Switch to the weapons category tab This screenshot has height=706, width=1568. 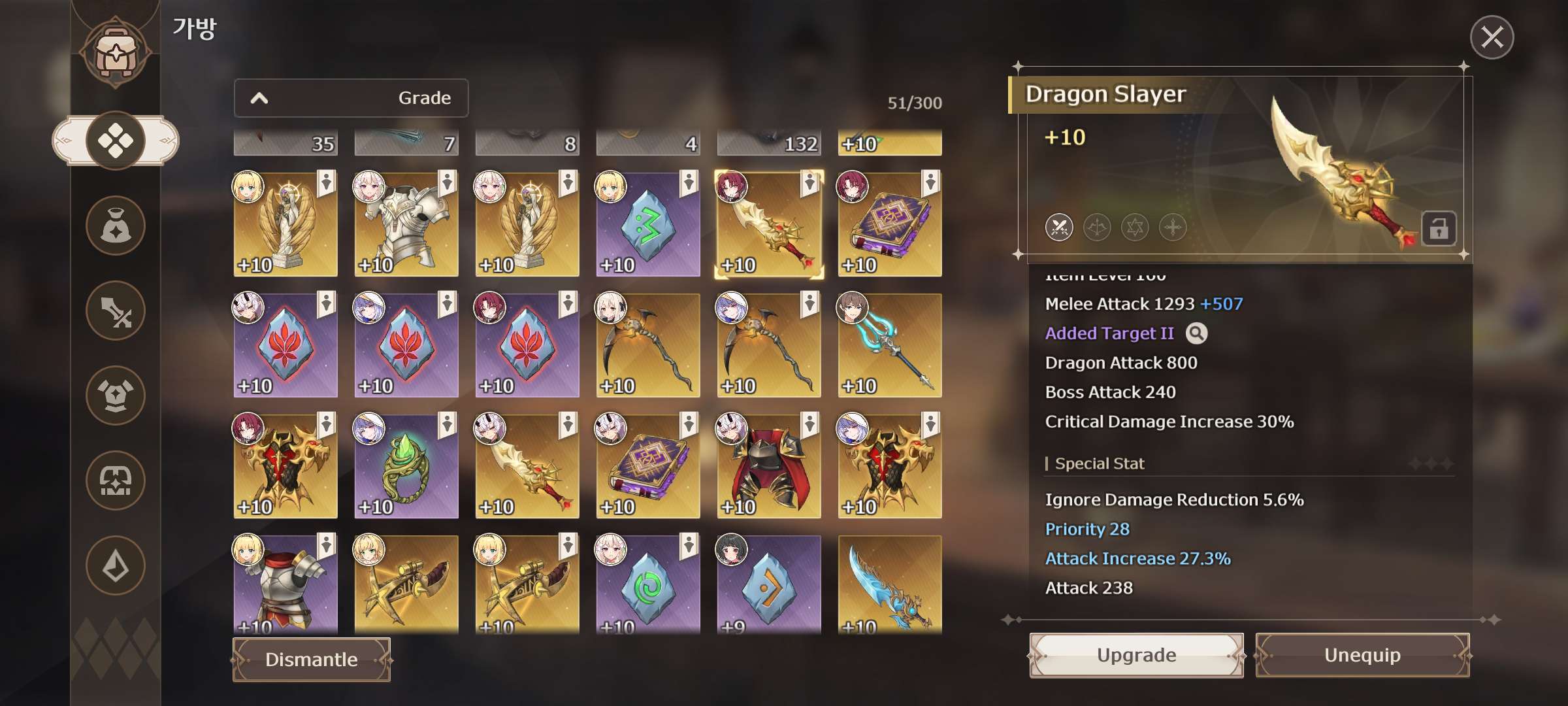click(116, 311)
